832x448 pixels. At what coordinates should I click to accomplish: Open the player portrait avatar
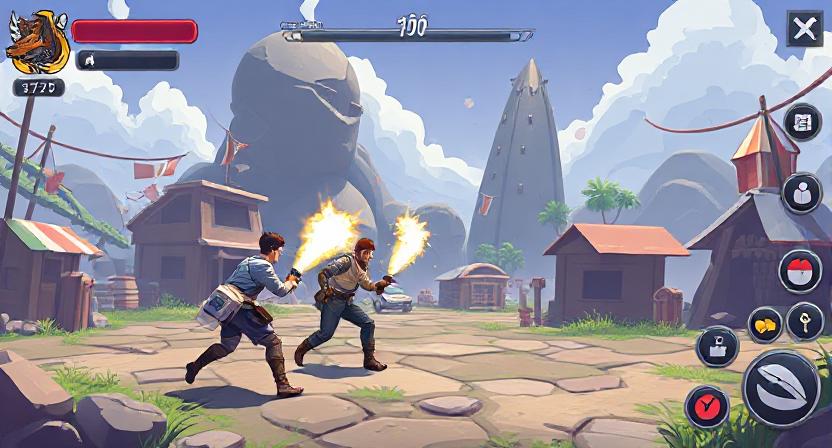38,42
